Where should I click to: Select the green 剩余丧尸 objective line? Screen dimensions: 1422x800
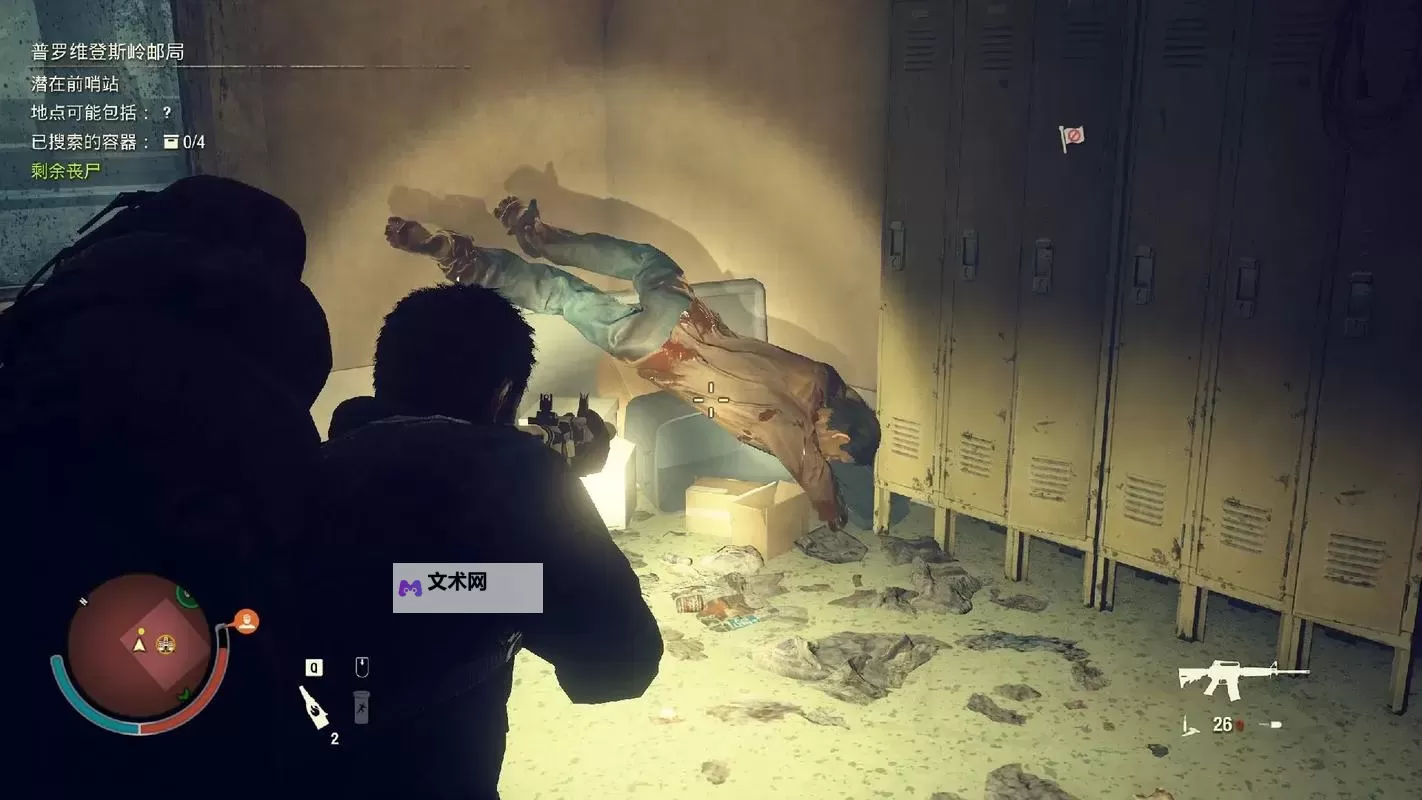[66, 171]
